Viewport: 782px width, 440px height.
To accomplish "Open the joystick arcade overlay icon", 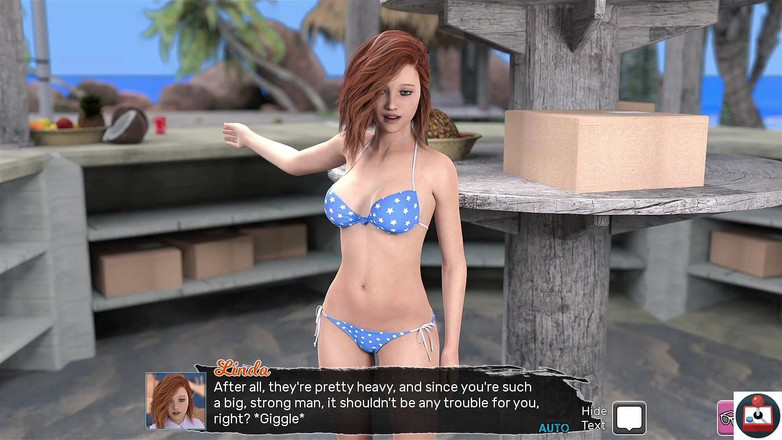I will pos(758,416).
